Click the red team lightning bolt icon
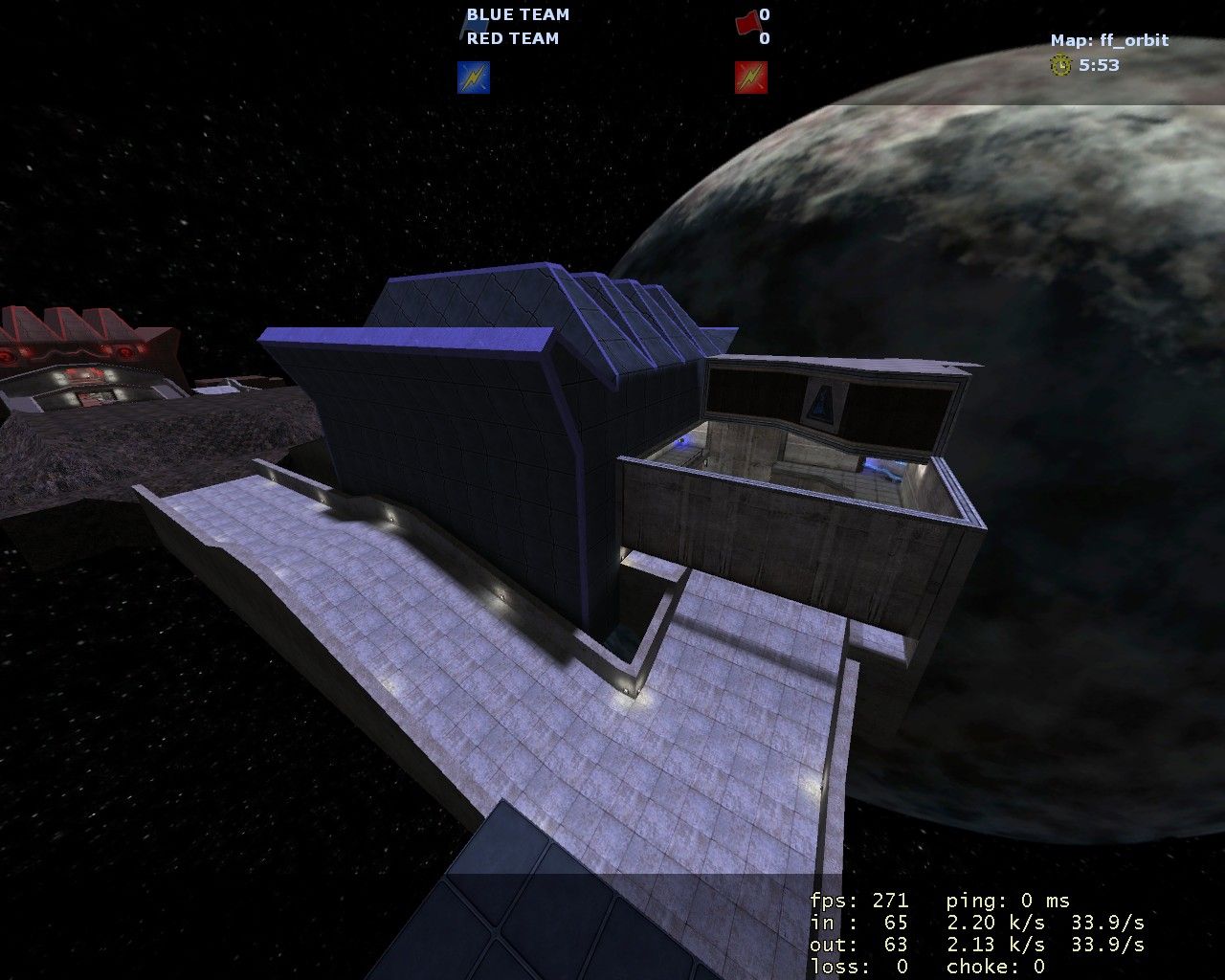The image size is (1225, 980). [x=751, y=78]
